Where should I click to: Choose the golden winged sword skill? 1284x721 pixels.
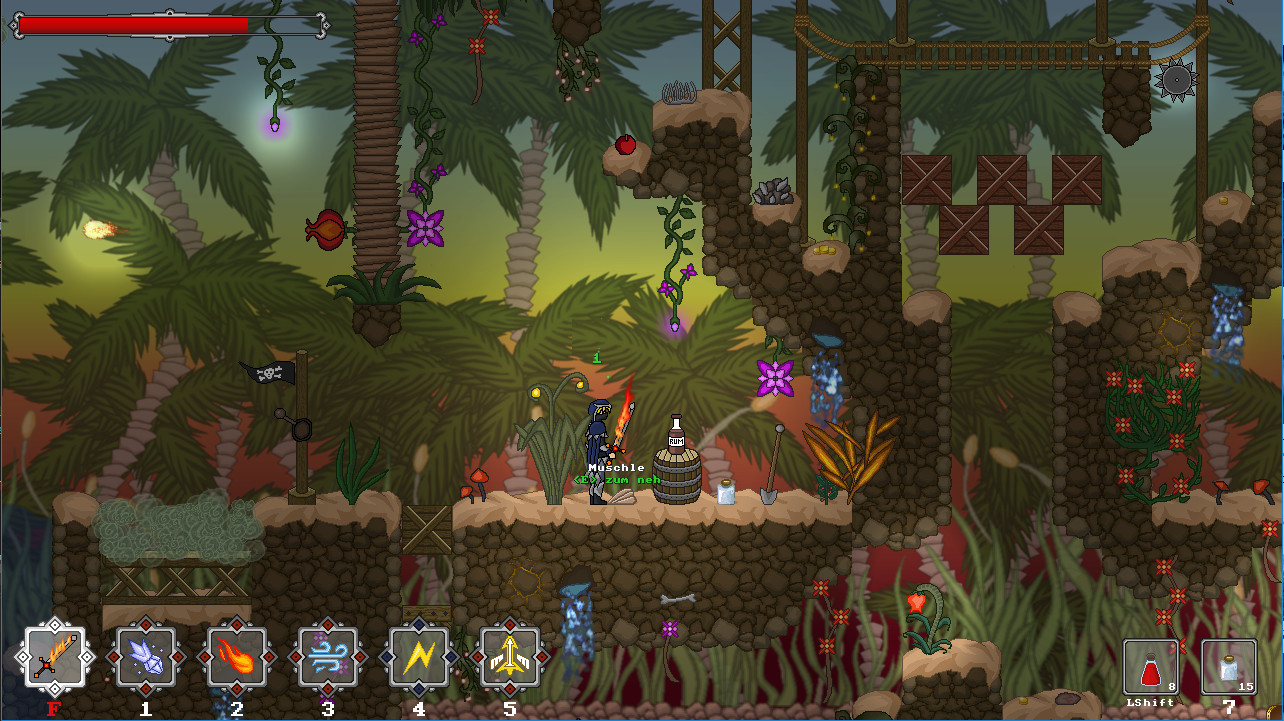[x=510, y=657]
